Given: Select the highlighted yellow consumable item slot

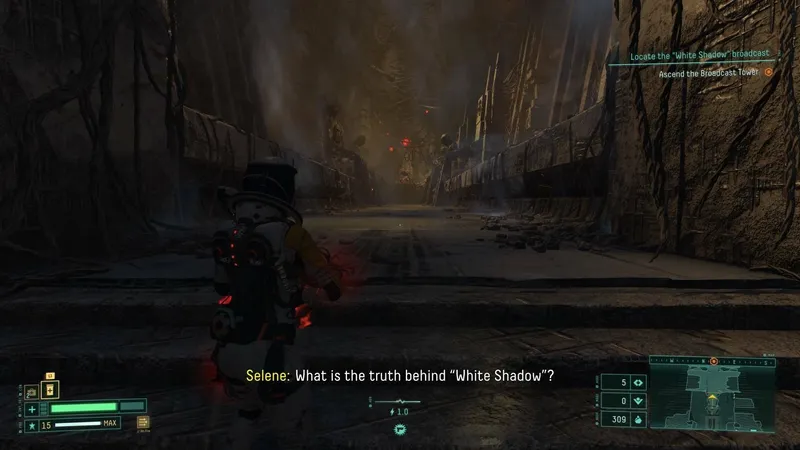Looking at the screenshot, I should [52, 389].
